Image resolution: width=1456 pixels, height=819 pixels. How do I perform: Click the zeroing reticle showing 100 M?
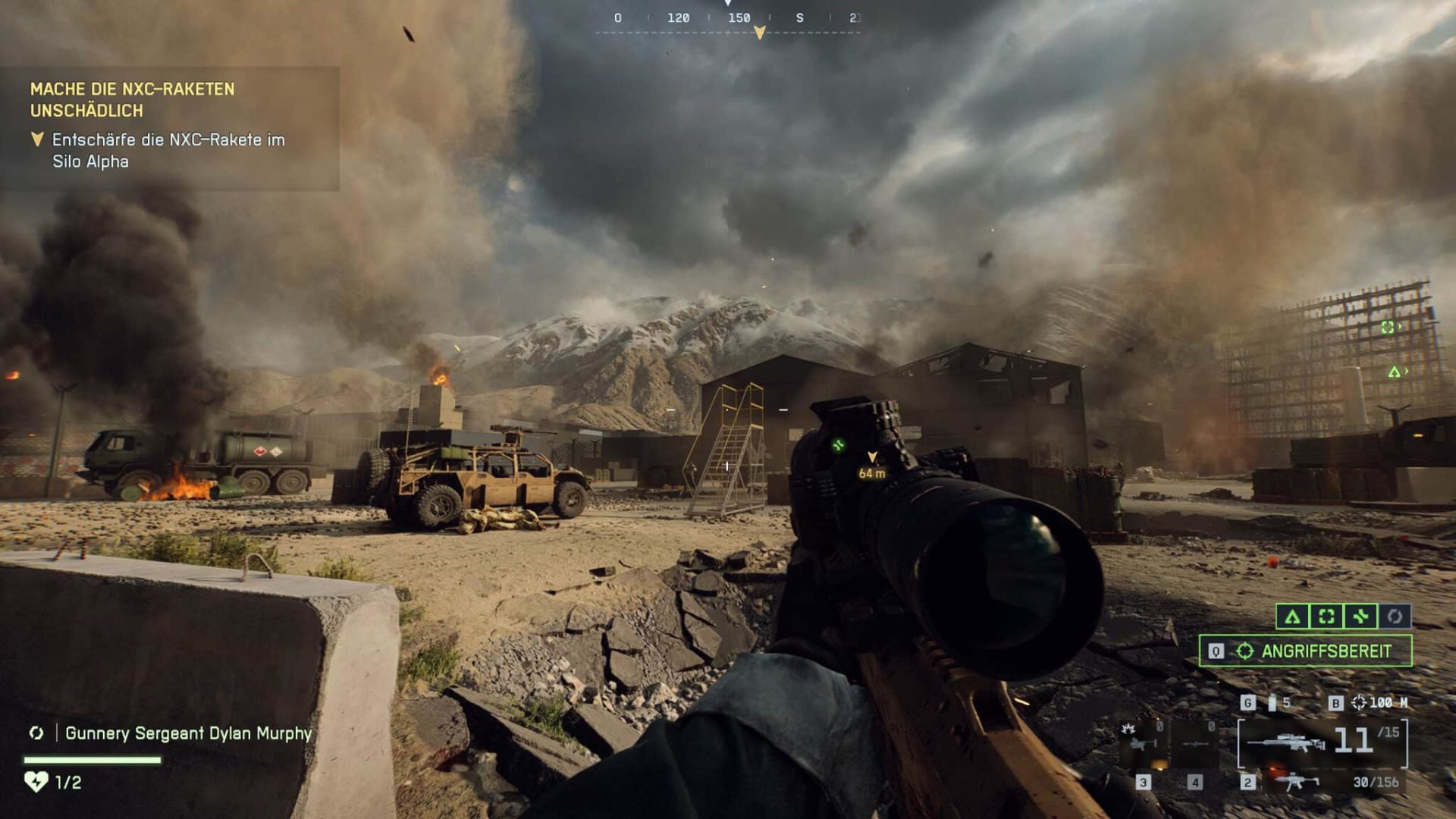(1360, 702)
